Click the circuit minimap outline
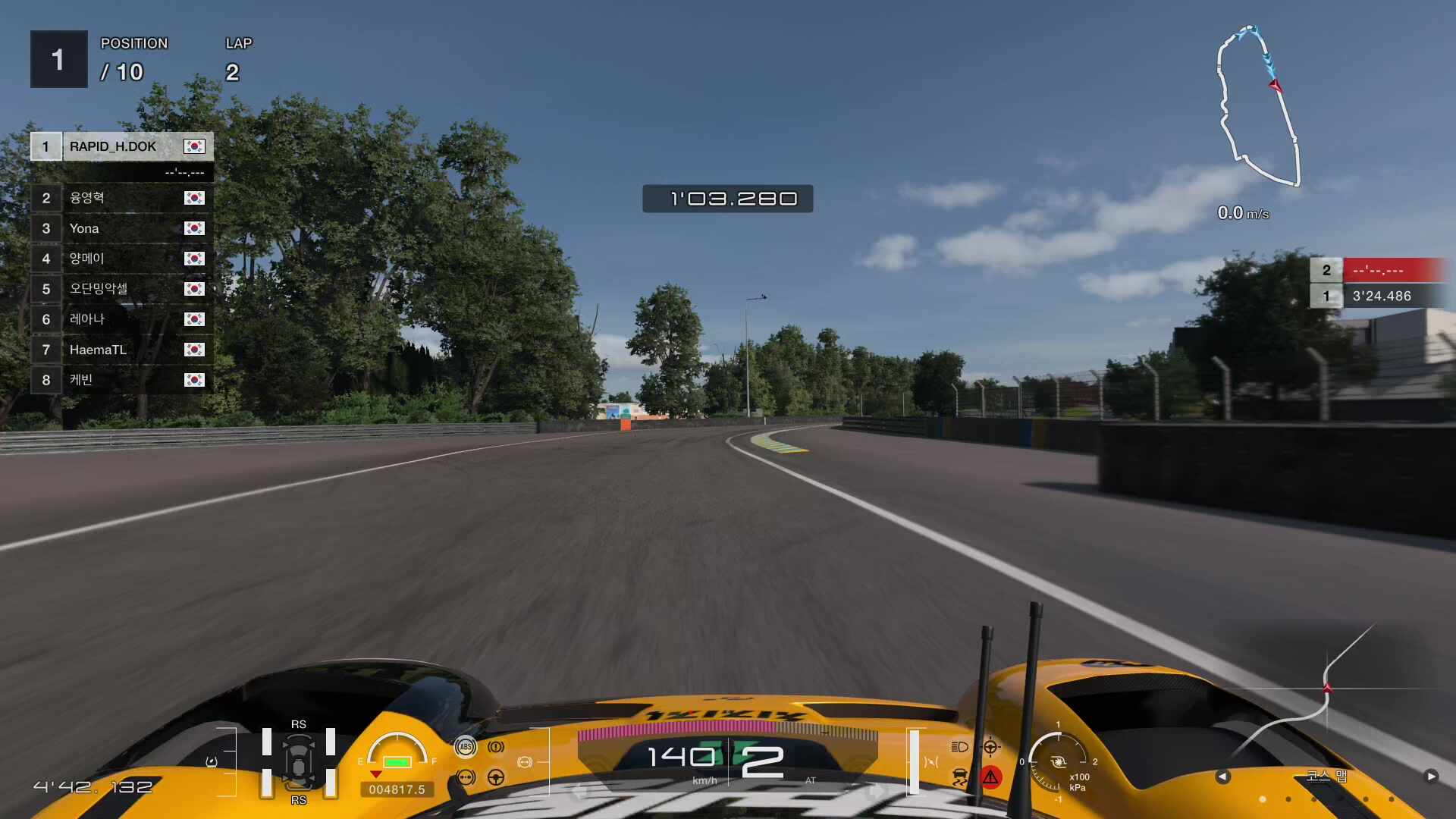 (x=1258, y=106)
